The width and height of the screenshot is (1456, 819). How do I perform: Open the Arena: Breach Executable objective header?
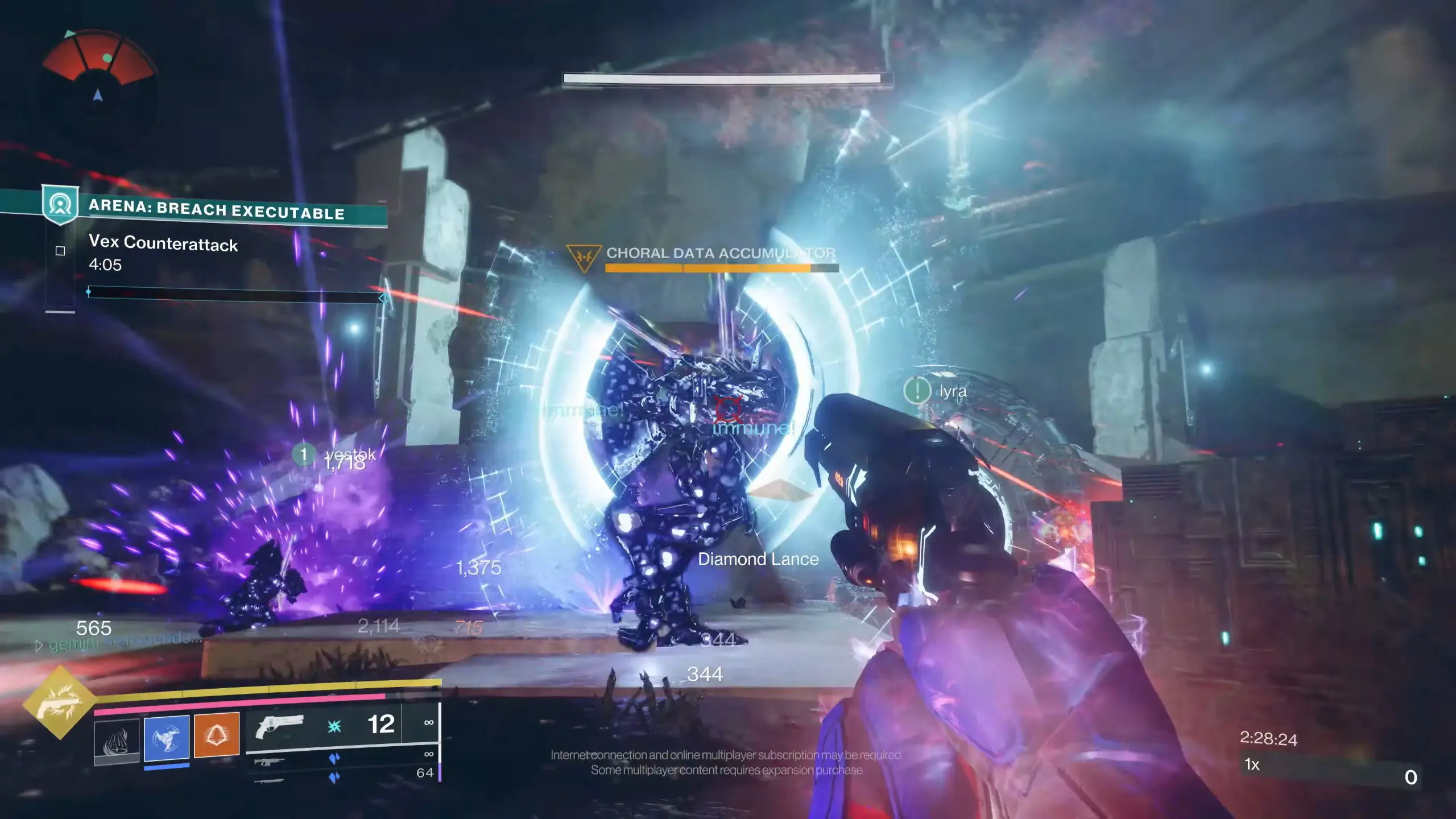pos(216,209)
